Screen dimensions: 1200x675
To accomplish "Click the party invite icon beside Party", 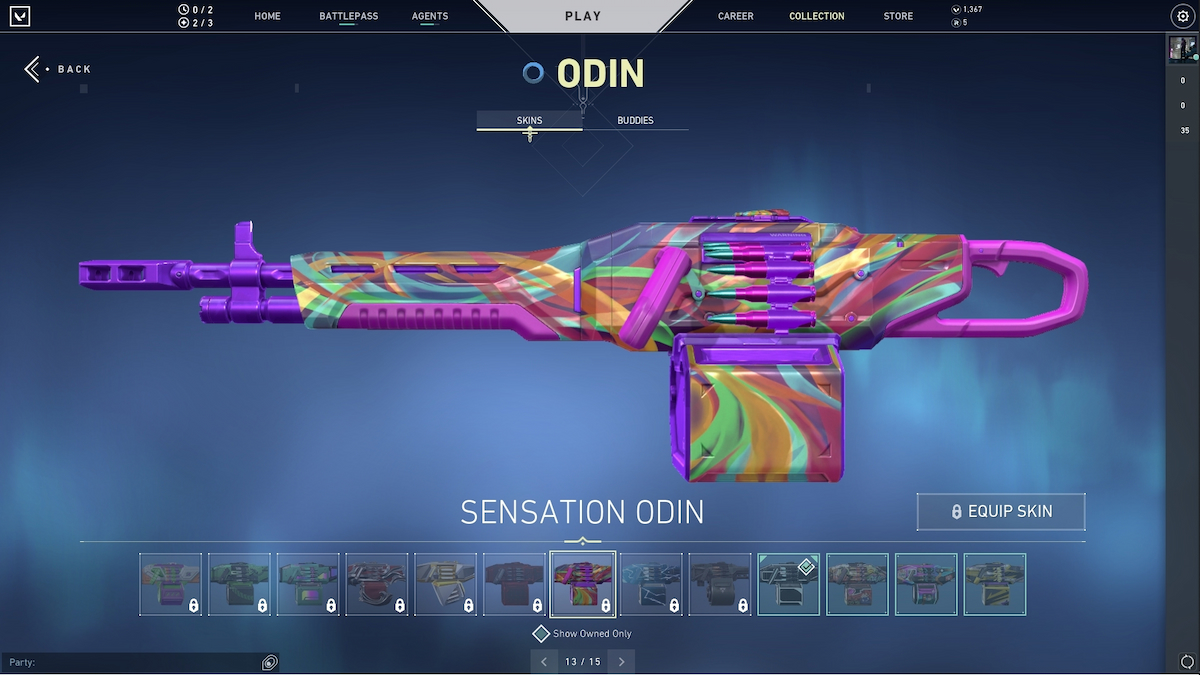I will 269,662.
